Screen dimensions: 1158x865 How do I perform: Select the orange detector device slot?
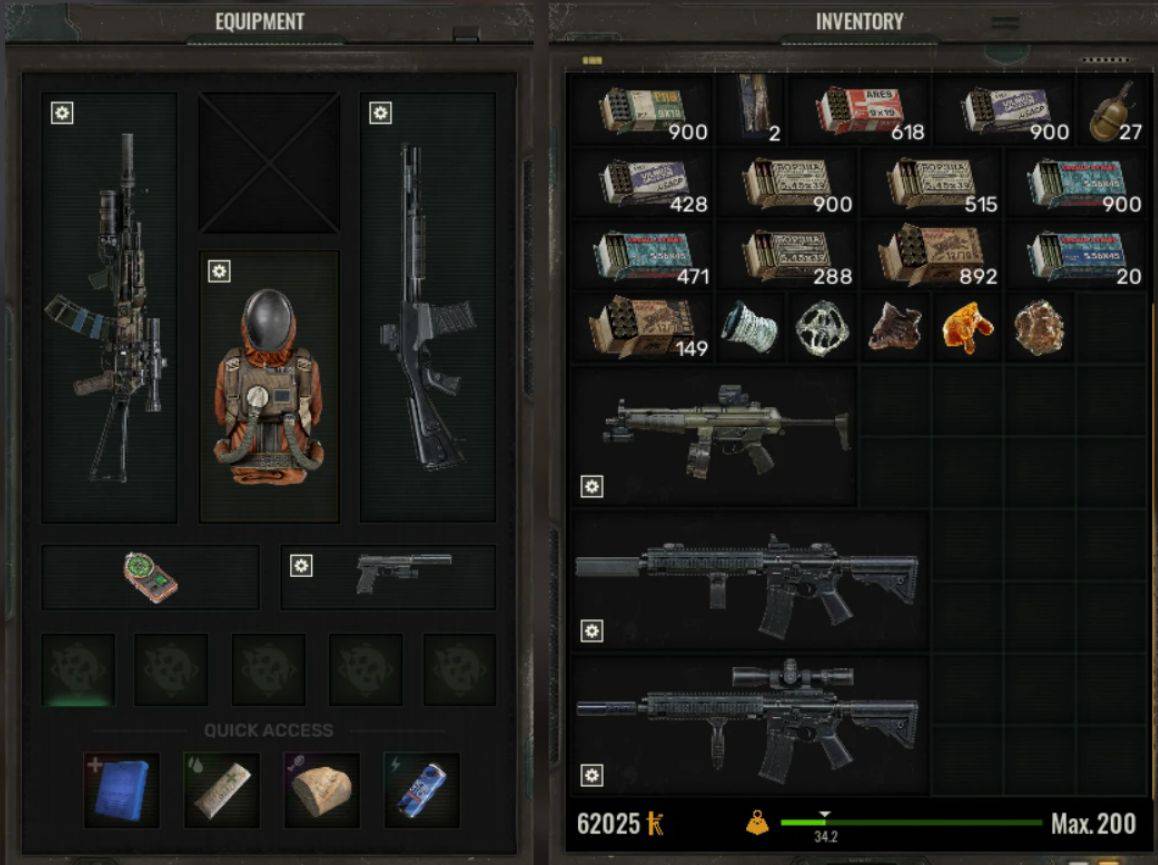click(x=151, y=577)
